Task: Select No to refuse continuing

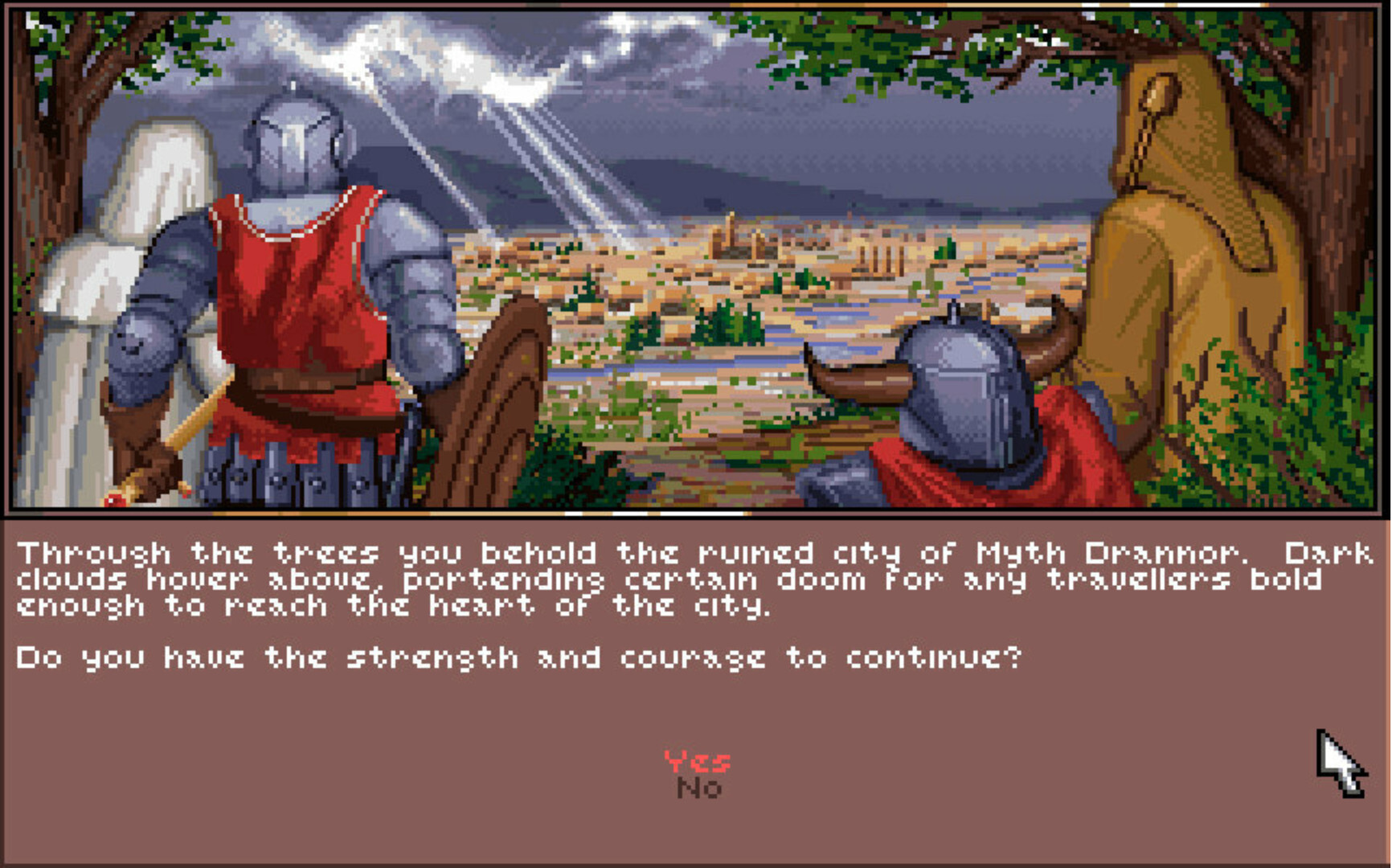Action: 701,789
